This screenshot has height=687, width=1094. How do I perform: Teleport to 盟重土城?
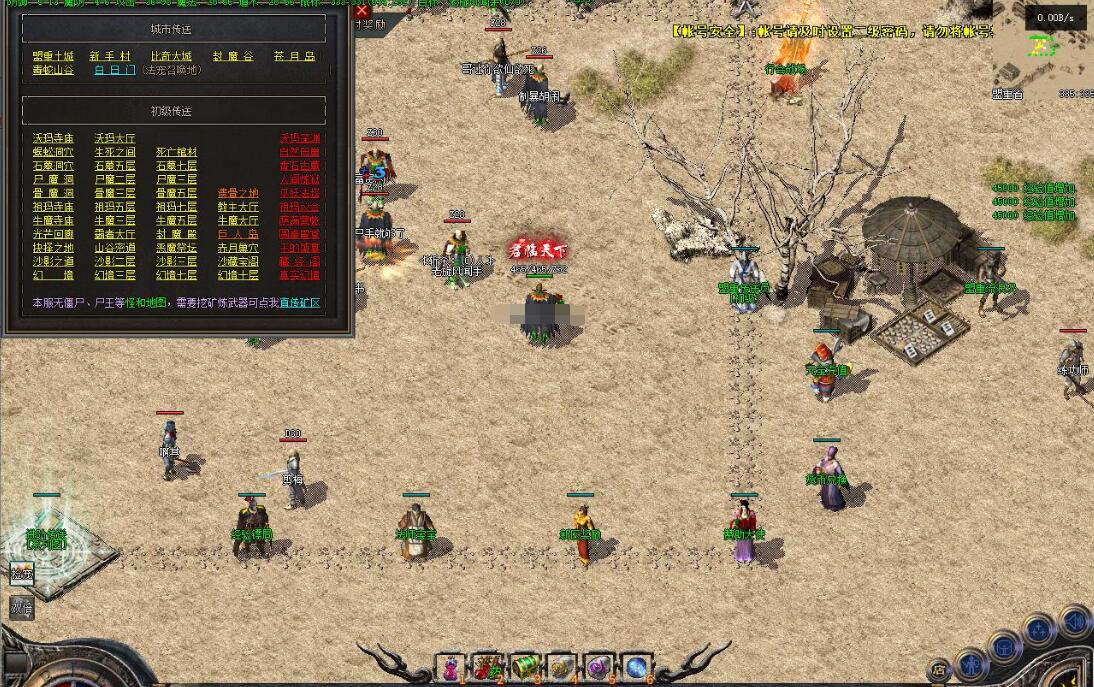pyautogui.click(x=53, y=56)
